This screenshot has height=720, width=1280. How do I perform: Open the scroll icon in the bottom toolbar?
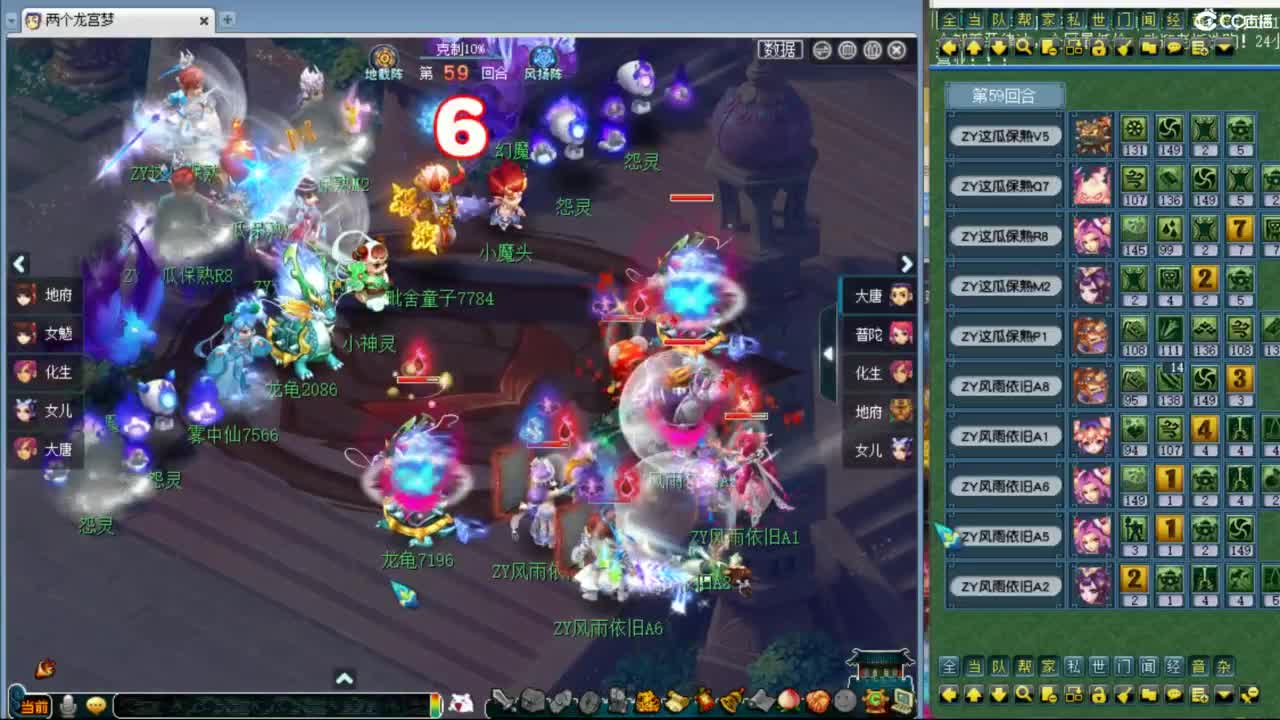coord(675,700)
